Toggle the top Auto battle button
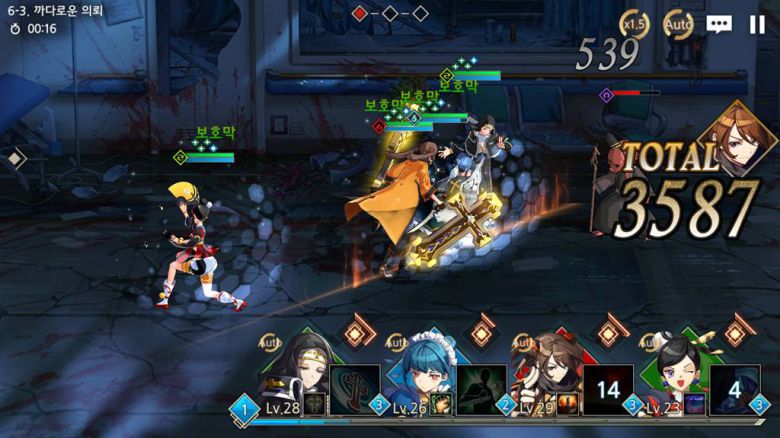The width and height of the screenshot is (780, 438). click(x=678, y=24)
